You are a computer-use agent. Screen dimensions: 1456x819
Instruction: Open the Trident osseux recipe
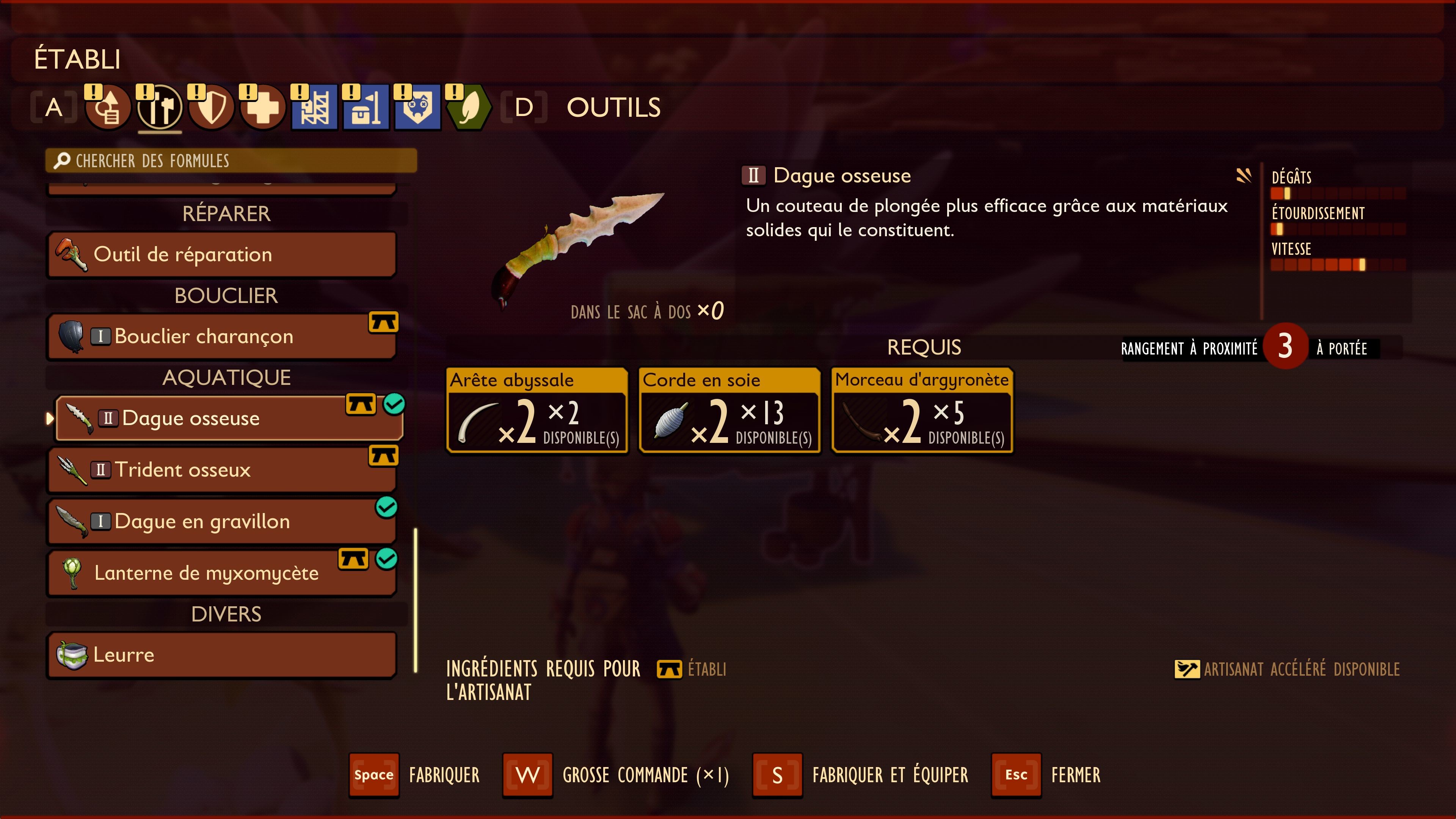pyautogui.click(x=221, y=470)
